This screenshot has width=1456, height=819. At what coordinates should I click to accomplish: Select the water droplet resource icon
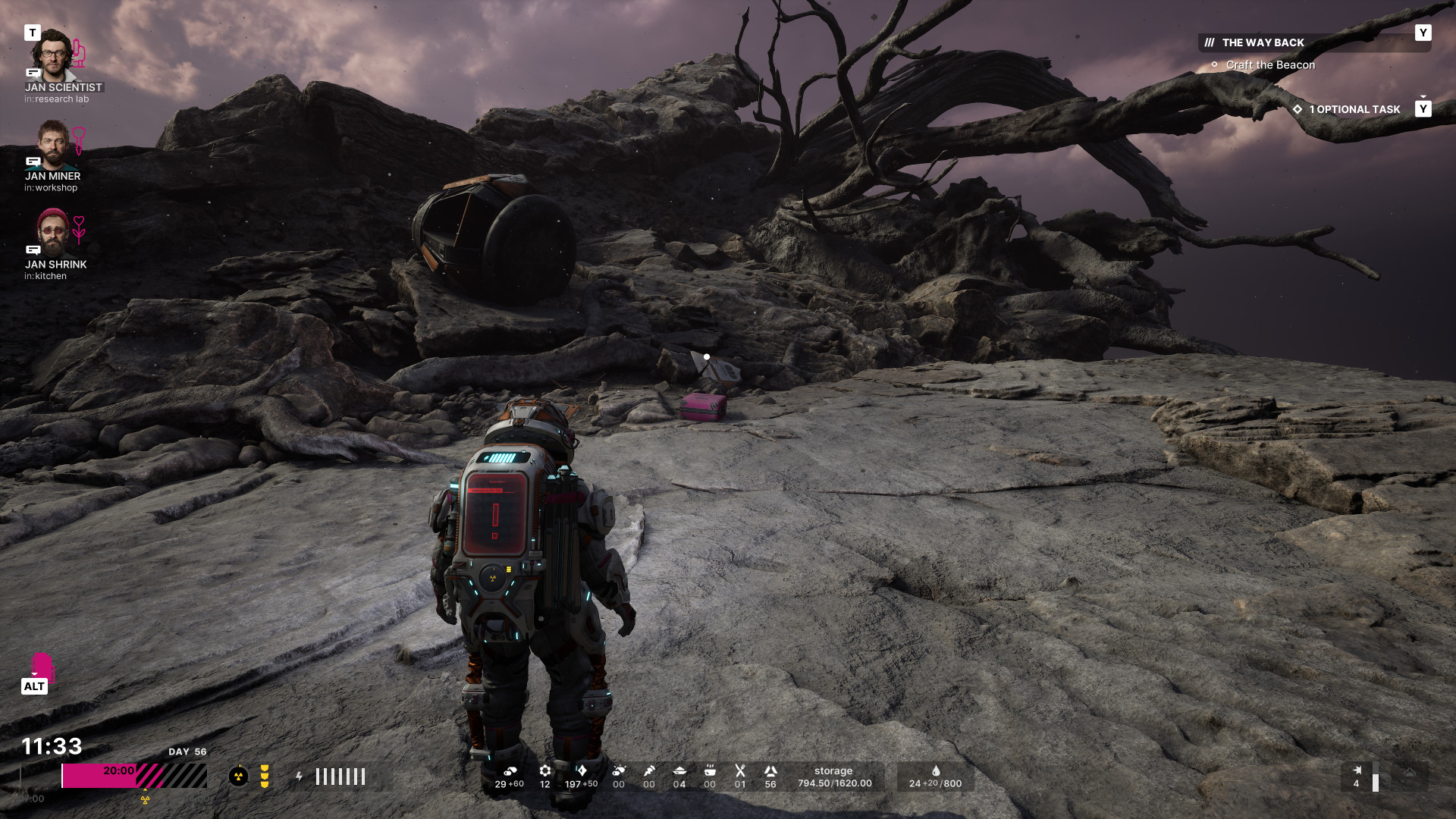pos(936,770)
